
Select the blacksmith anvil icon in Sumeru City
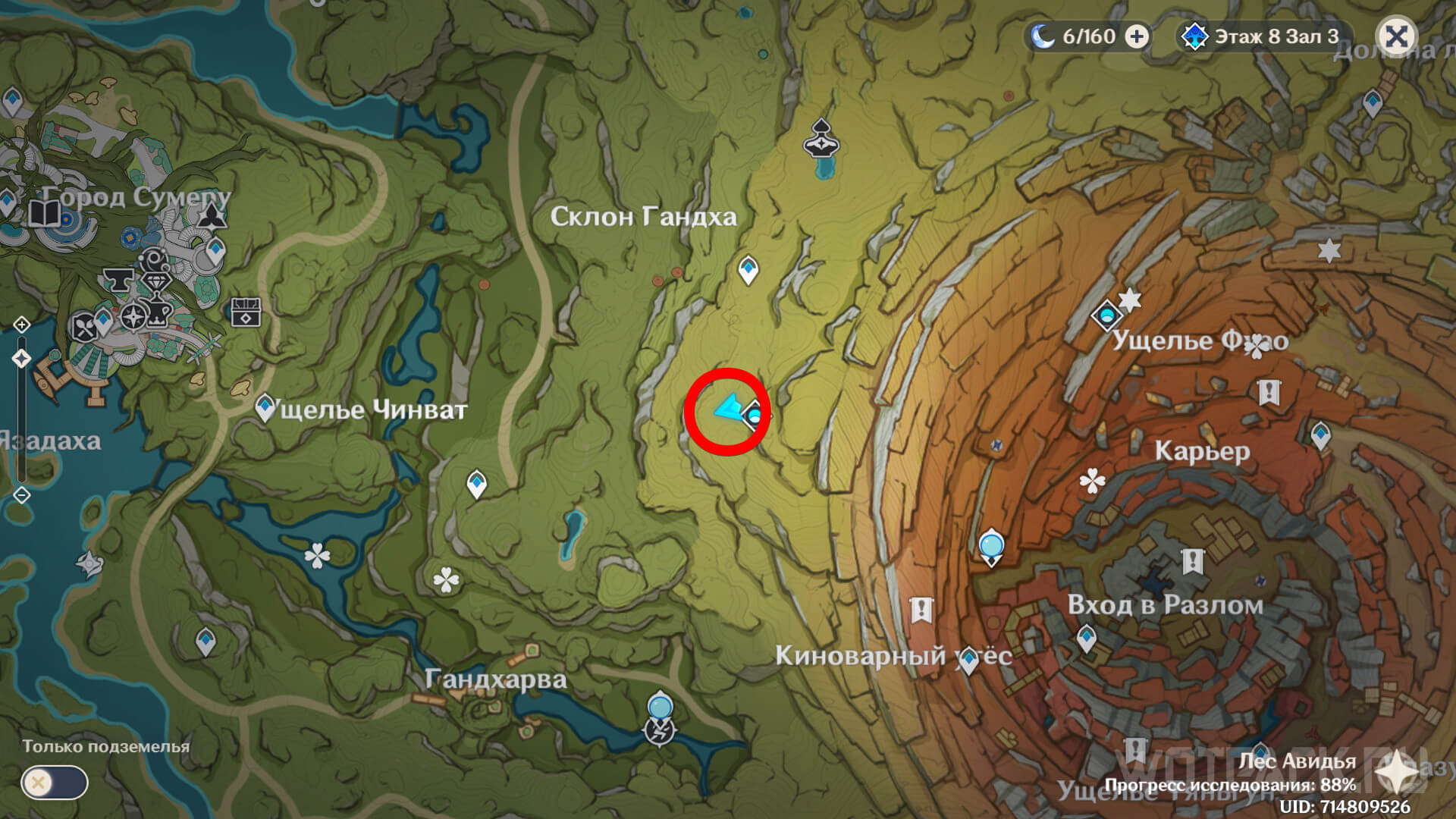tap(118, 278)
